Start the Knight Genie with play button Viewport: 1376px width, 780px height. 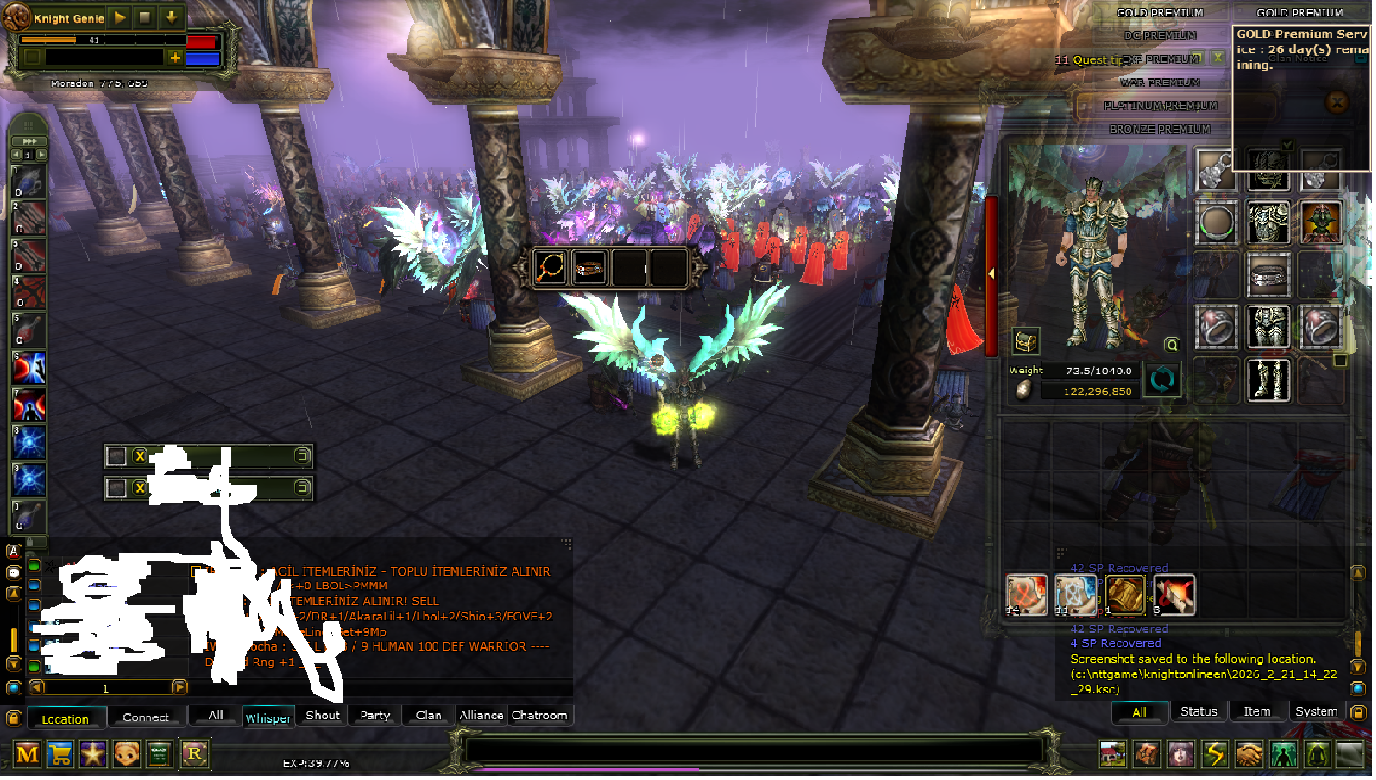pos(120,18)
